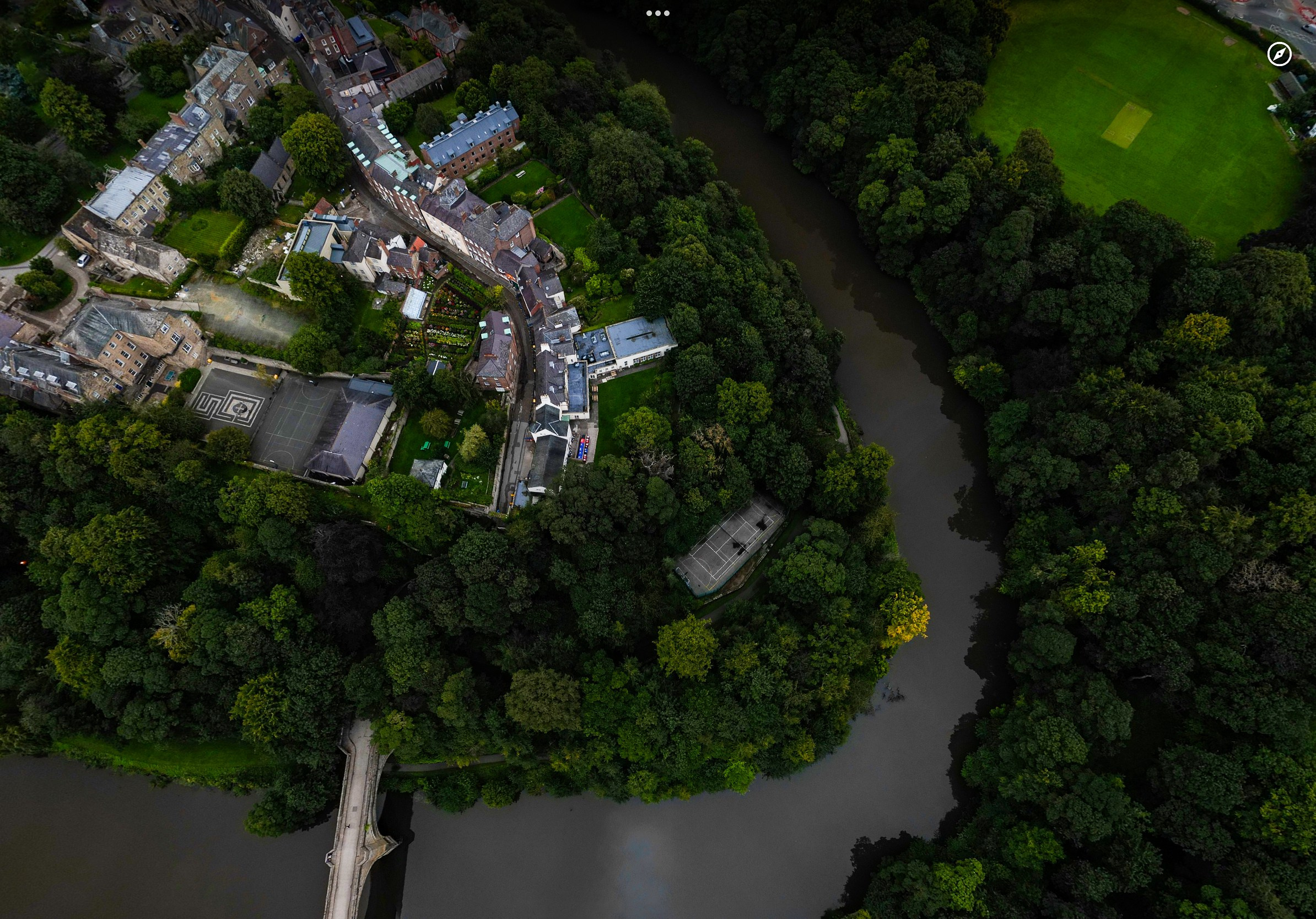The image size is (1316, 919).
Task: Click the compass icon
Action: tap(1279, 55)
